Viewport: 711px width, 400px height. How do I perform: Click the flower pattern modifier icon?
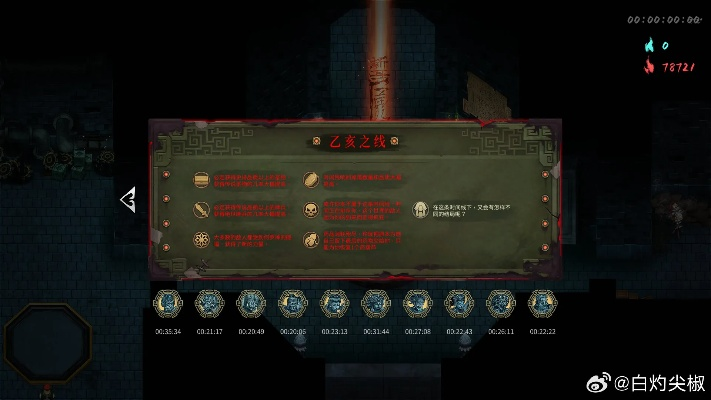click(x=201, y=241)
